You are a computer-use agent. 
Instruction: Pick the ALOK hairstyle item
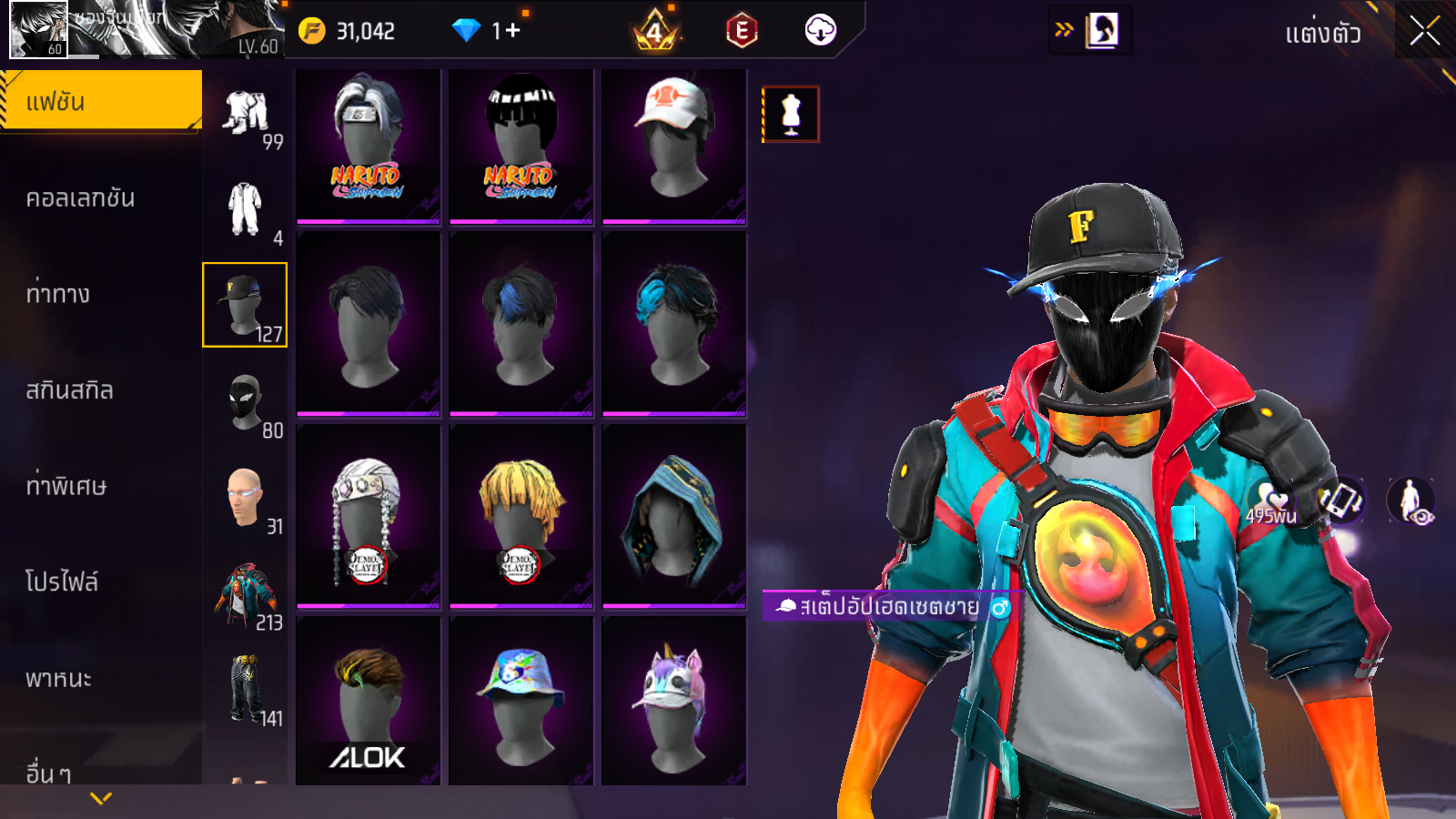pyautogui.click(x=368, y=701)
